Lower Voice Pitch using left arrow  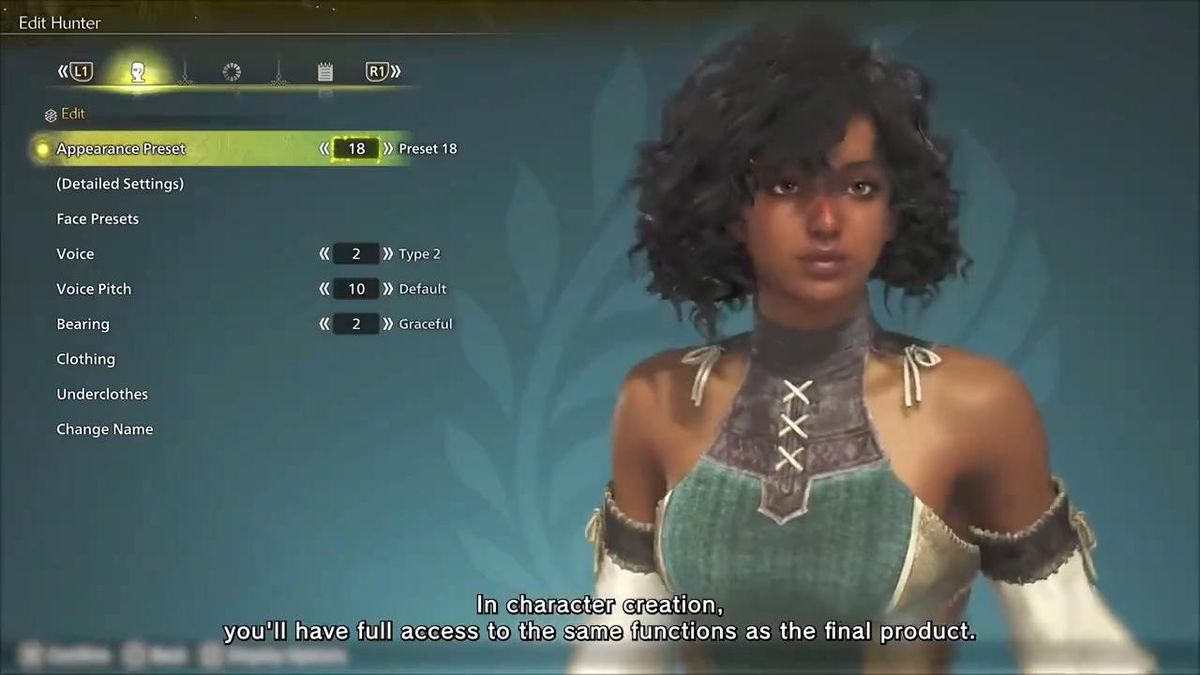324,289
